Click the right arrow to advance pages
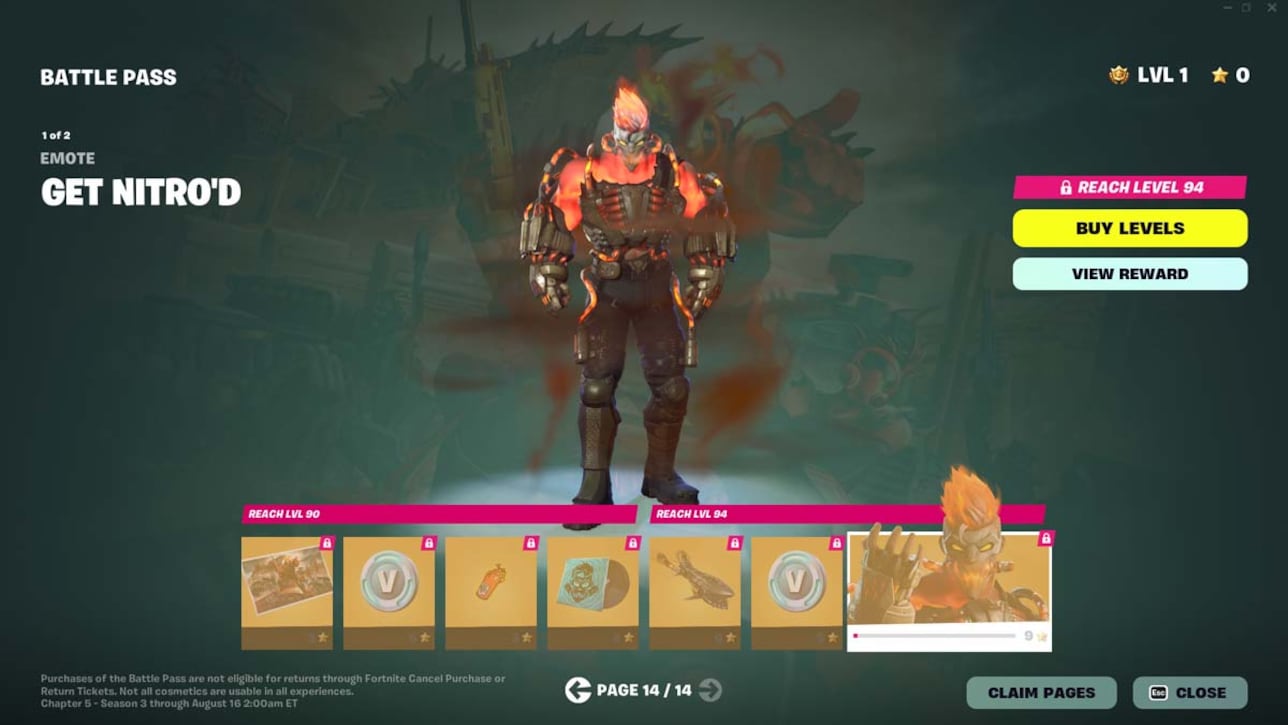Screen dimensions: 1288x725 point(710,689)
